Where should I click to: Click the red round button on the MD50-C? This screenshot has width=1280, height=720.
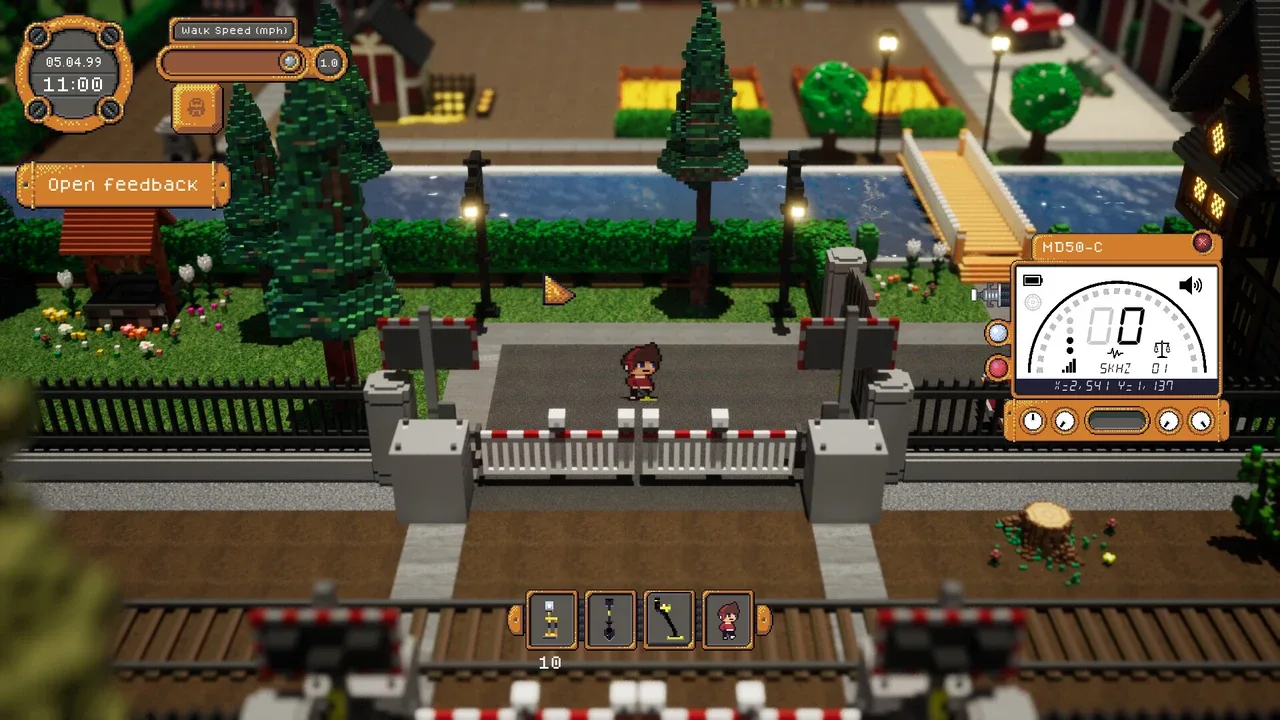(x=997, y=368)
